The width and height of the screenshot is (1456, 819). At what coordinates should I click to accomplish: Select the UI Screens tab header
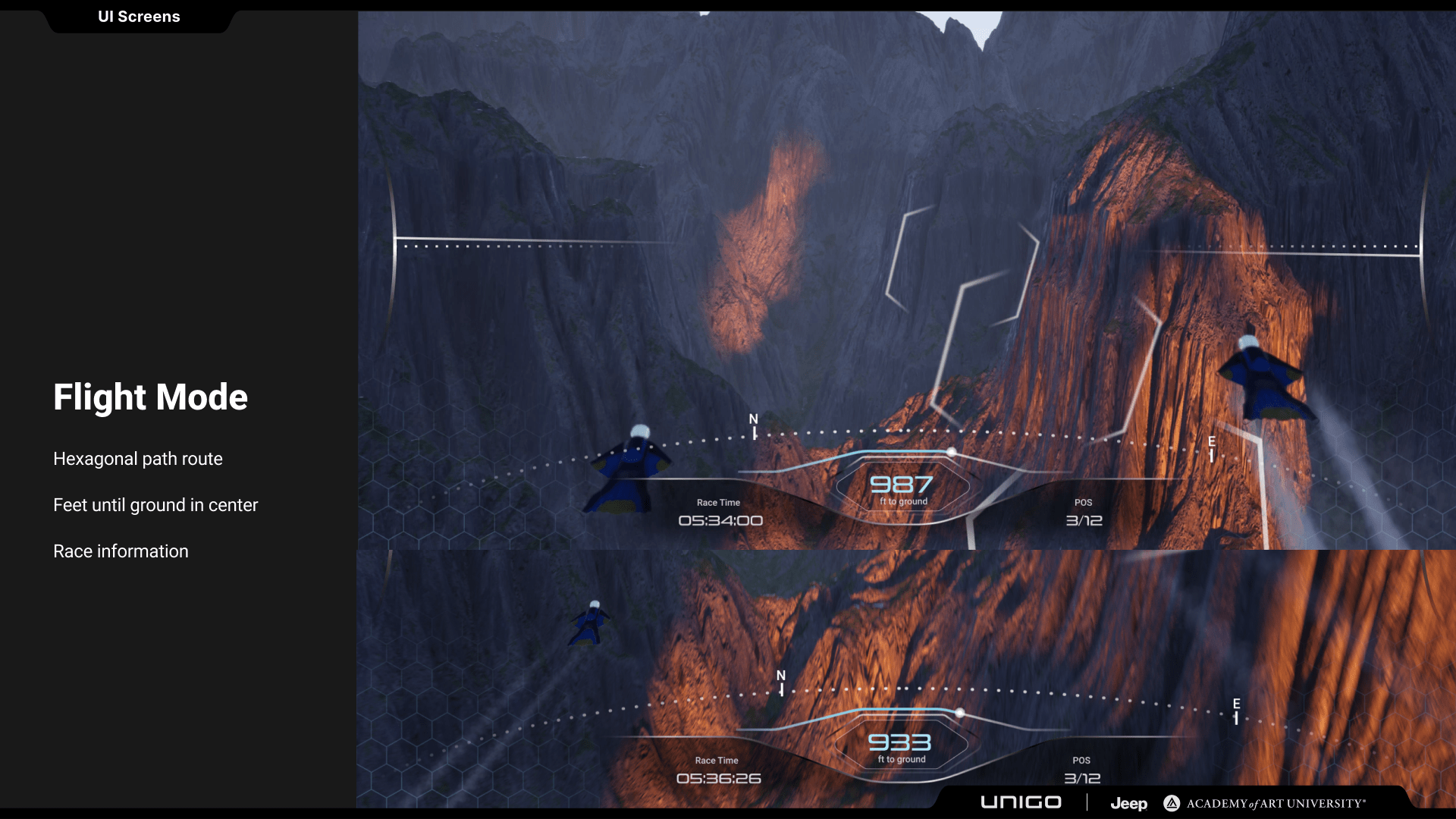pos(139,17)
